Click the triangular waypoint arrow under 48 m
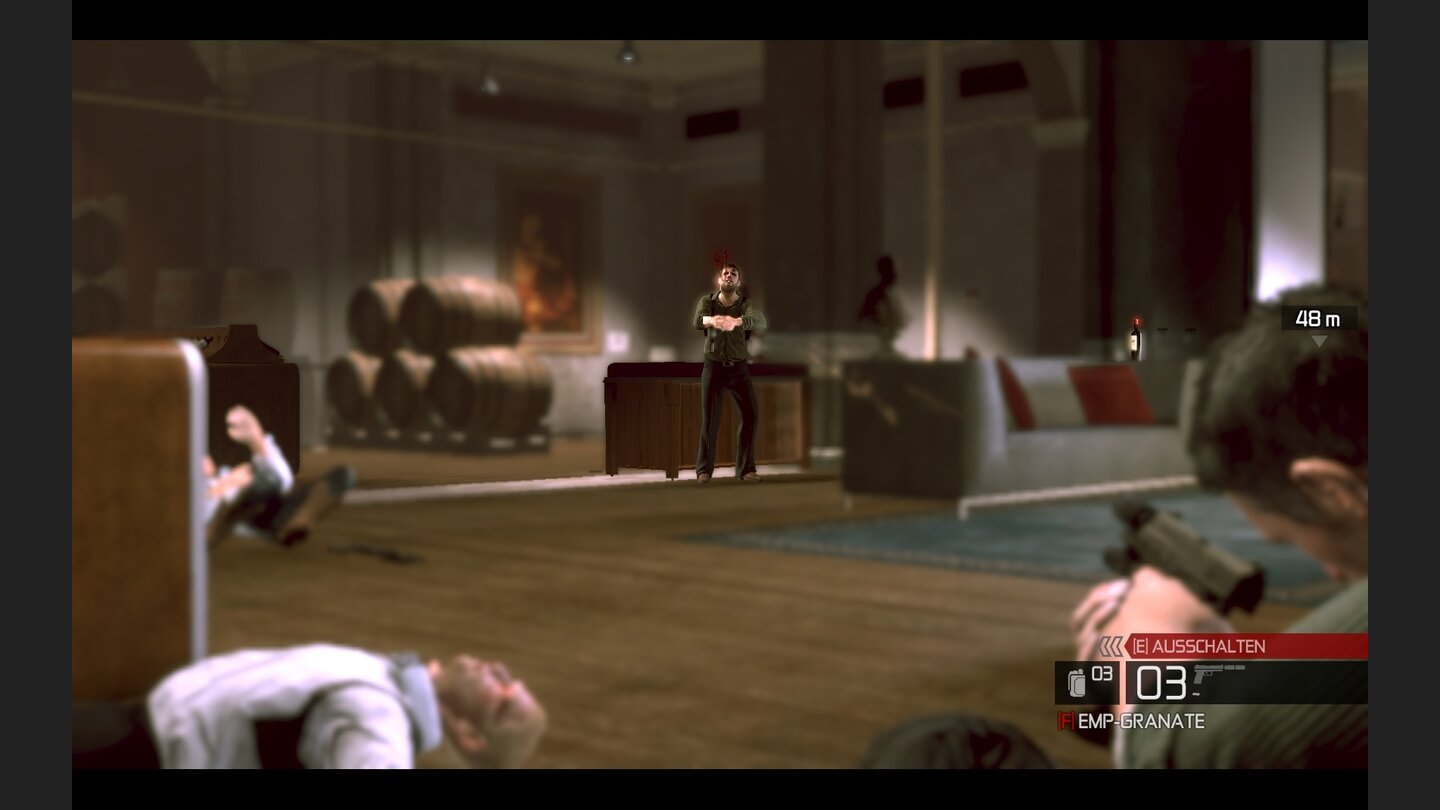Viewport: 1440px width, 810px height. pyautogui.click(x=1322, y=338)
